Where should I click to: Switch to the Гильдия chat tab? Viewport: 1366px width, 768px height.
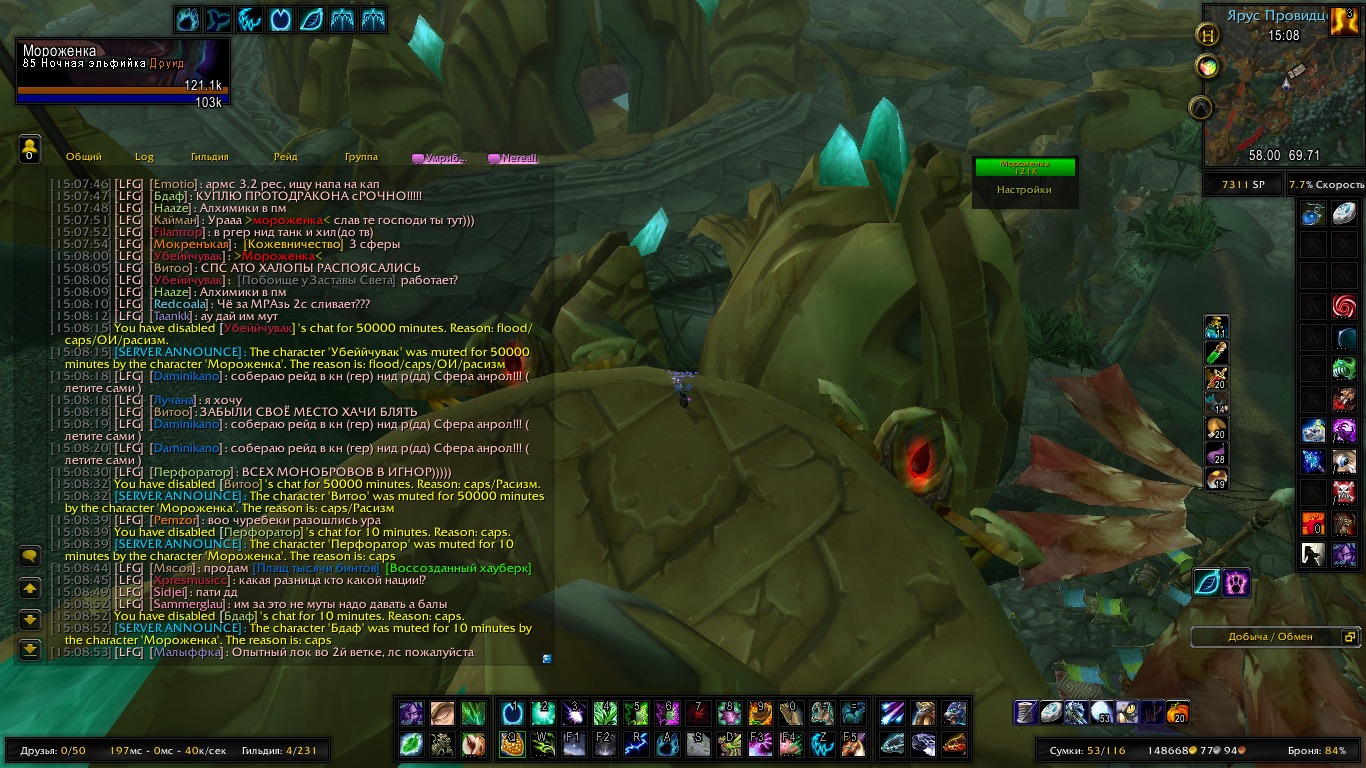[210, 157]
